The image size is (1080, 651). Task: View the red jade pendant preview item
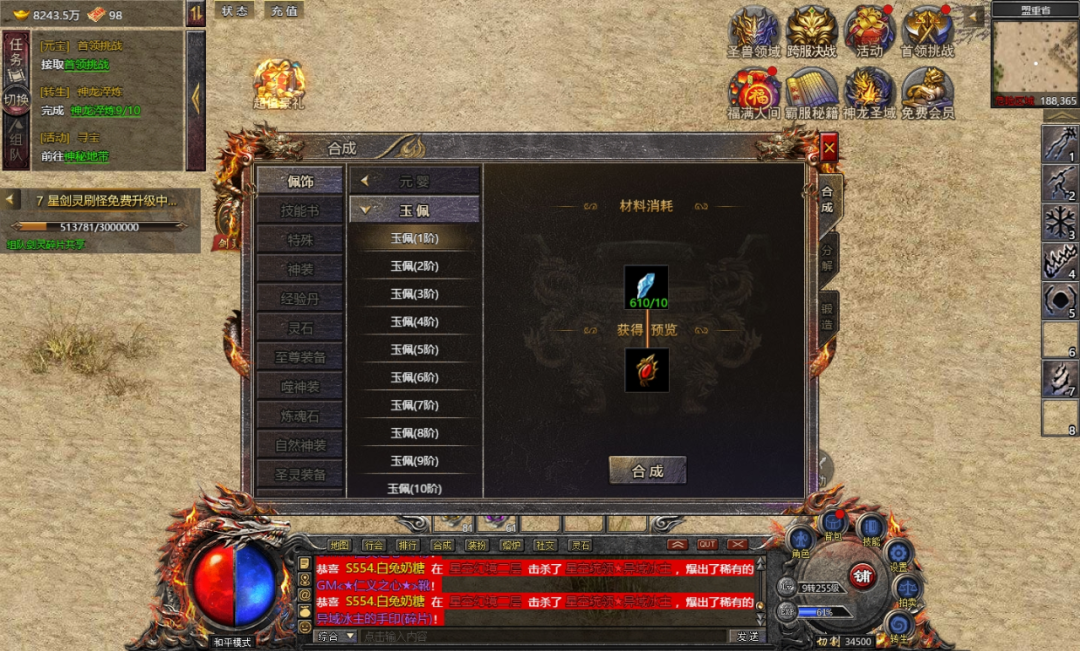tap(646, 369)
